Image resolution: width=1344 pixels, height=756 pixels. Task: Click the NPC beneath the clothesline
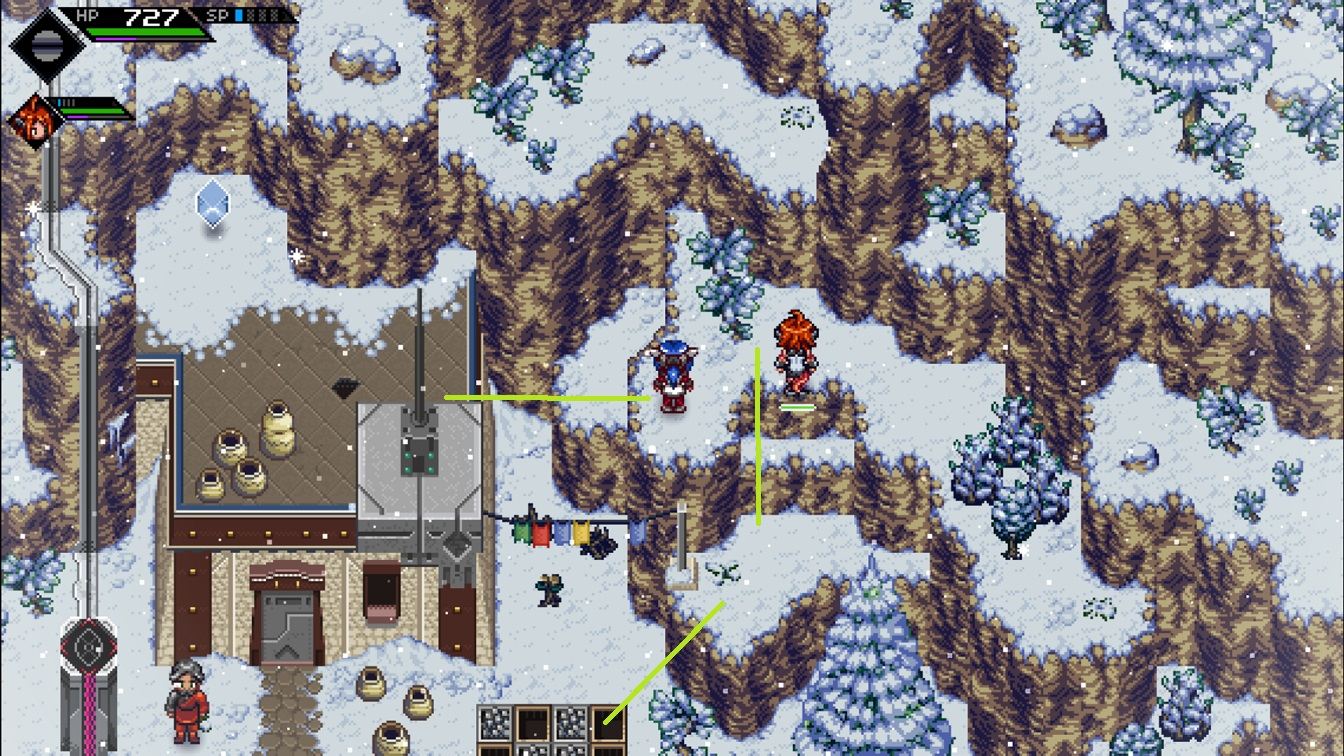[548, 590]
